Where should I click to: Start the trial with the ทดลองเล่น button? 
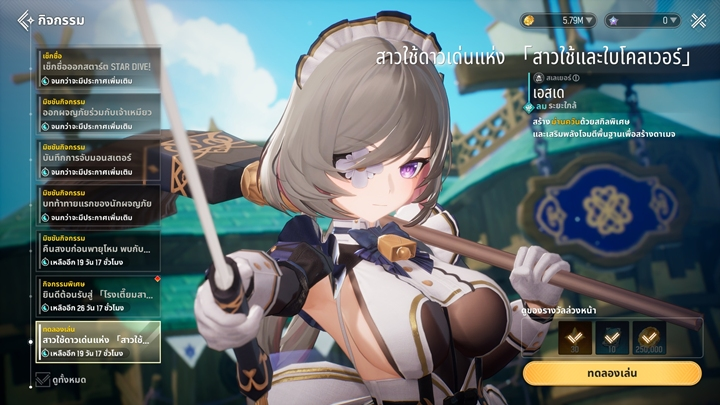pos(611,373)
